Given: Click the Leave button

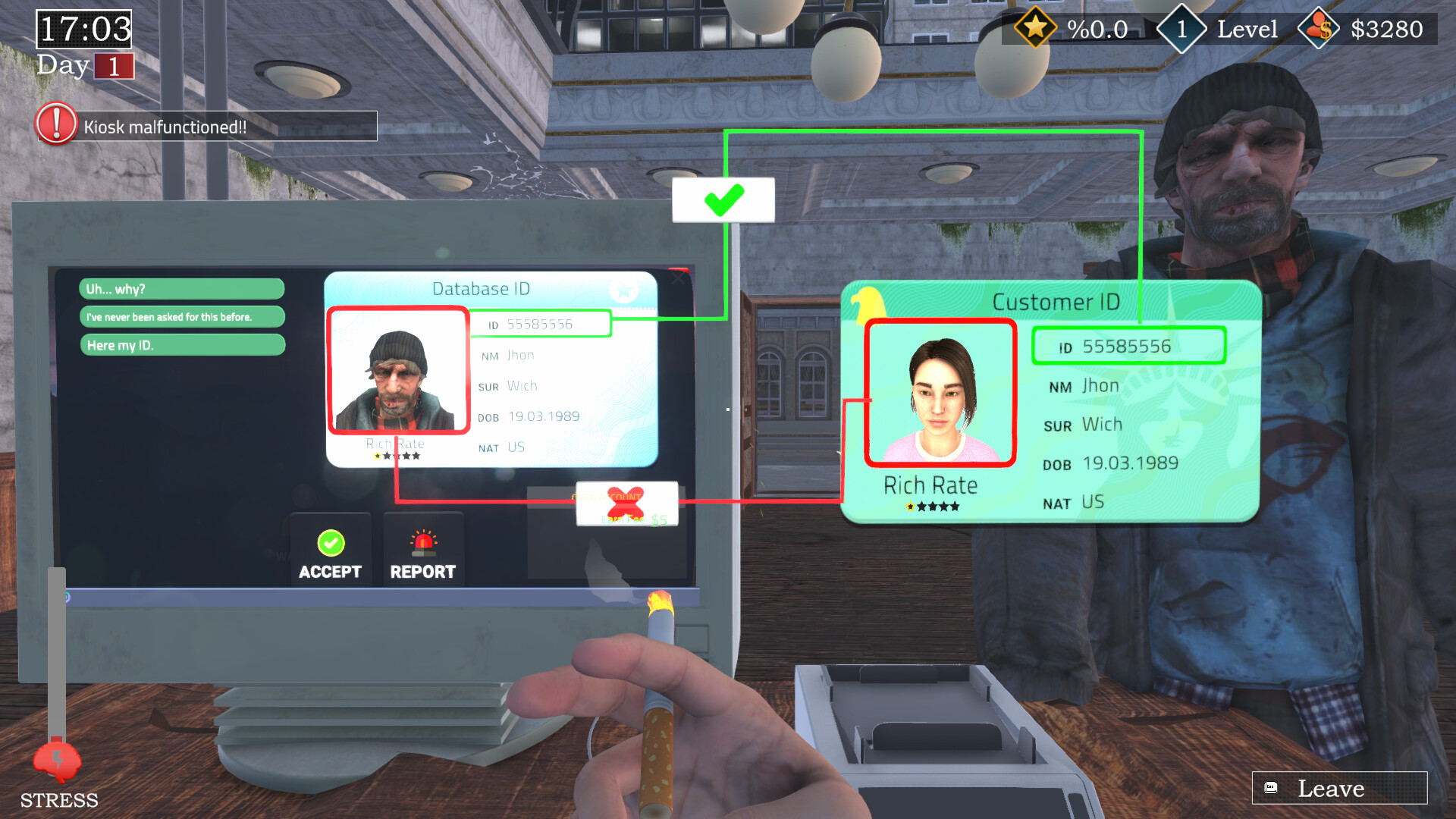Looking at the screenshot, I should pos(1338,788).
